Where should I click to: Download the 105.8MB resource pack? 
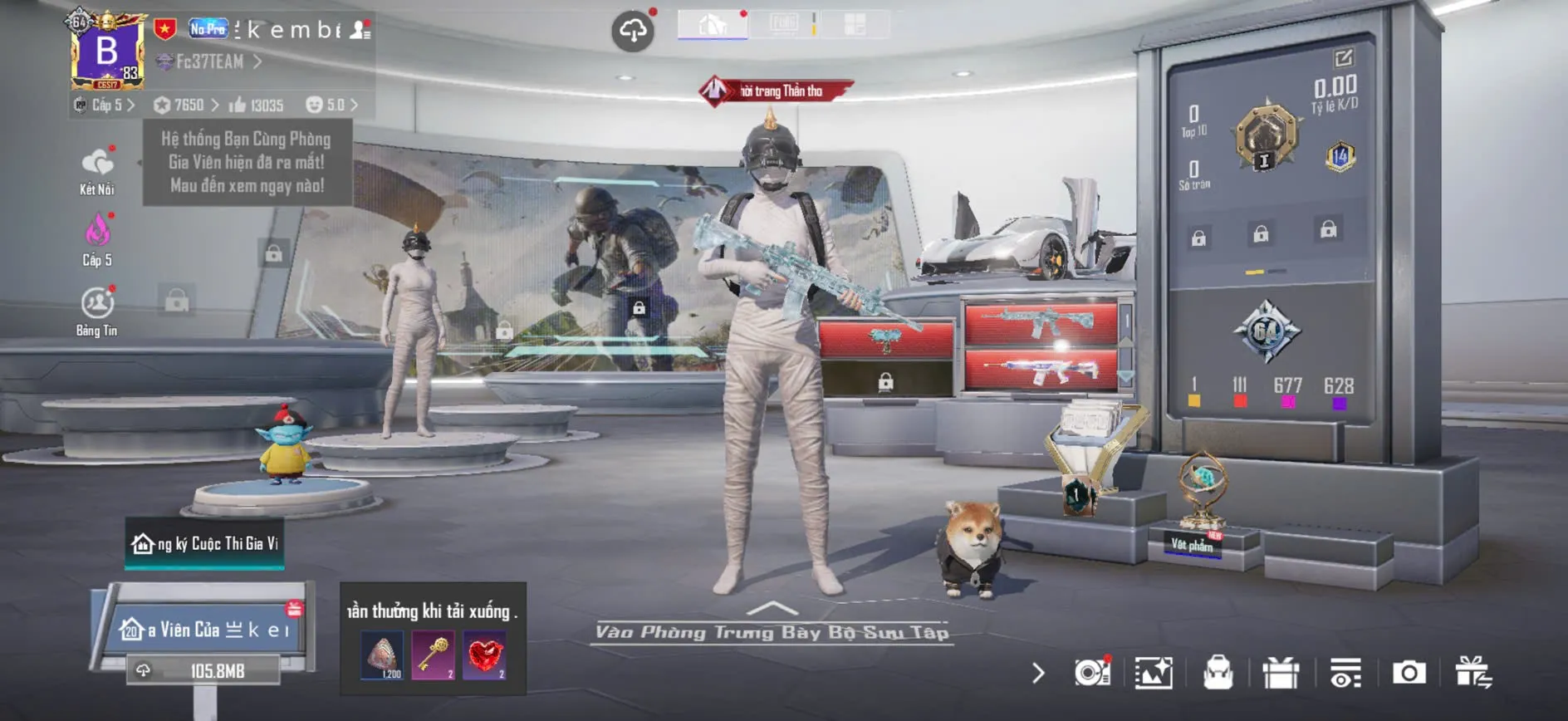[x=203, y=670]
